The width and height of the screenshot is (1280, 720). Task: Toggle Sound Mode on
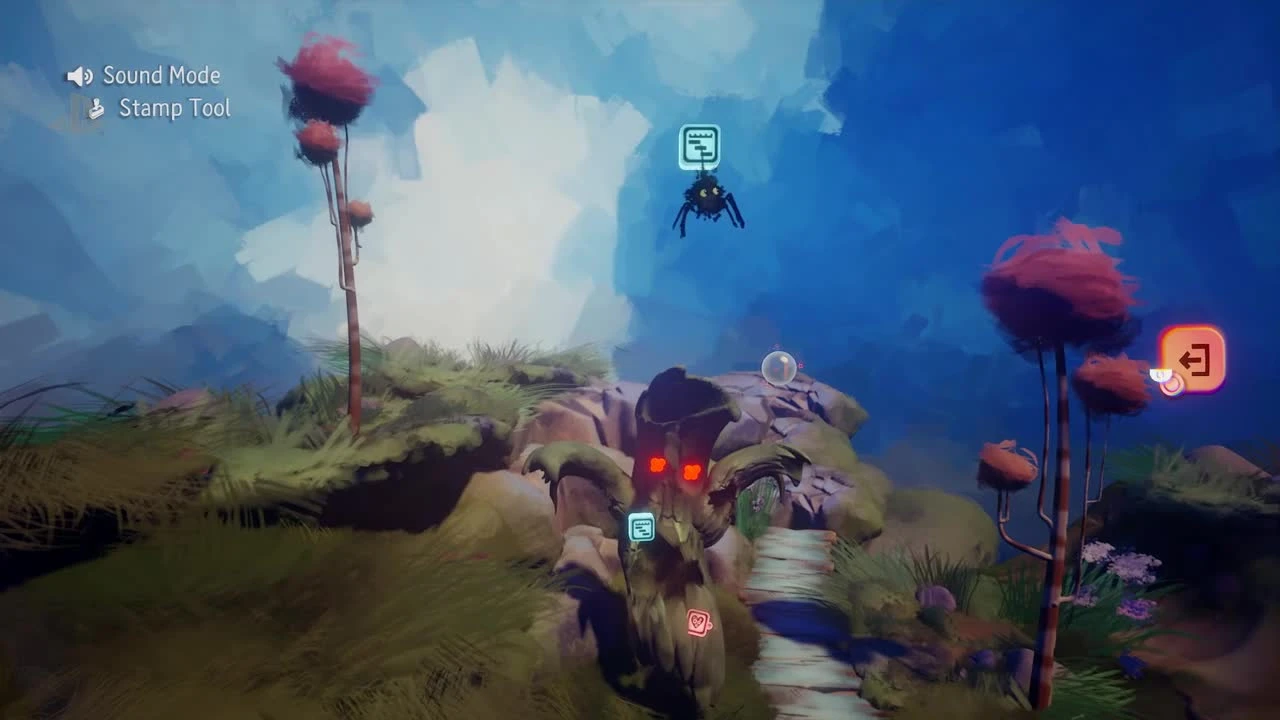[x=150, y=75]
